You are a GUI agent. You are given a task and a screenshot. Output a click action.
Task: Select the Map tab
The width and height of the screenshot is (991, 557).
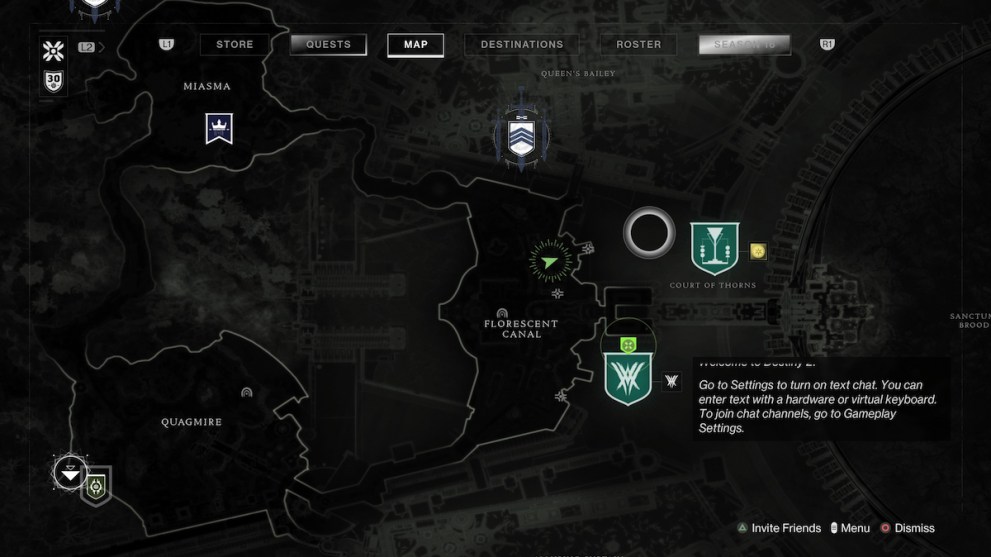[415, 44]
